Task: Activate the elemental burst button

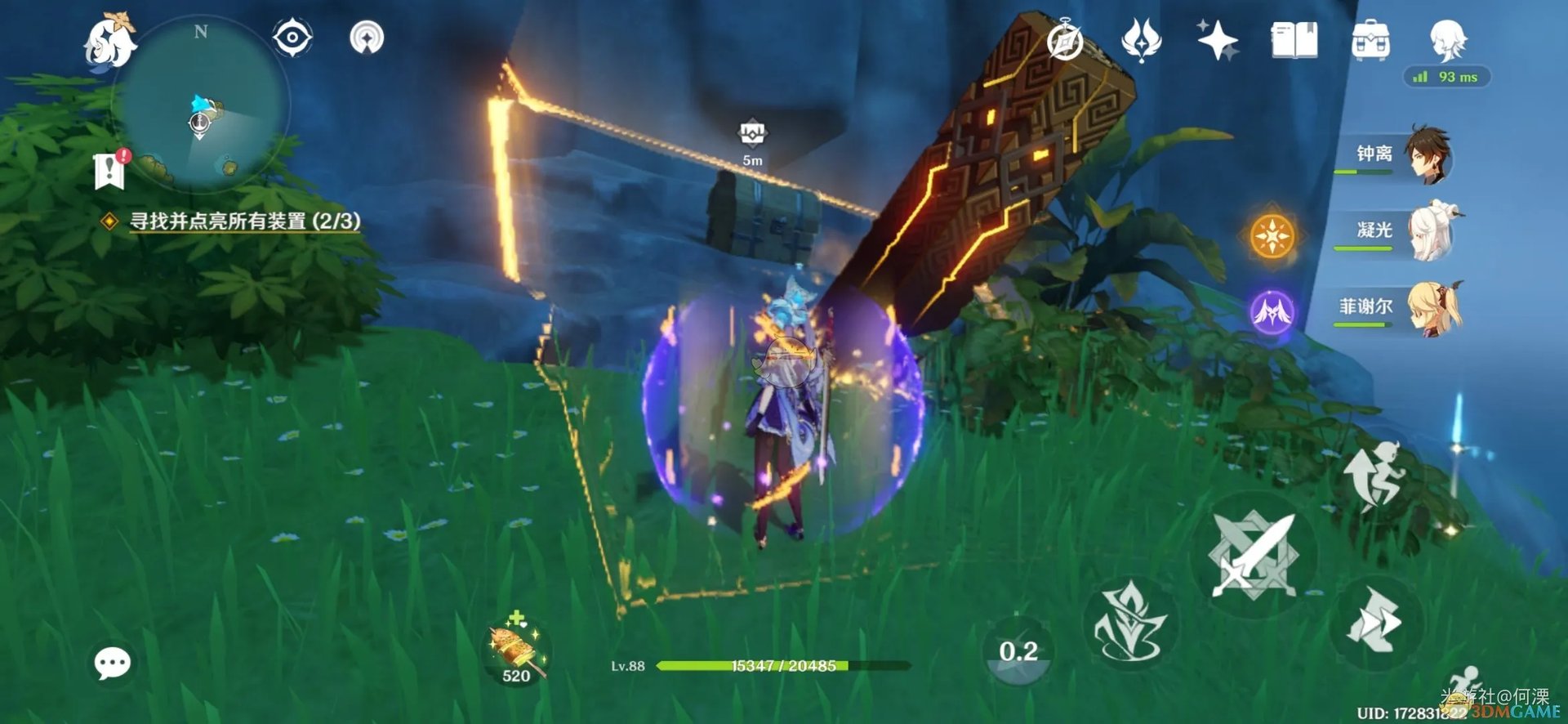Action: coord(1130,624)
